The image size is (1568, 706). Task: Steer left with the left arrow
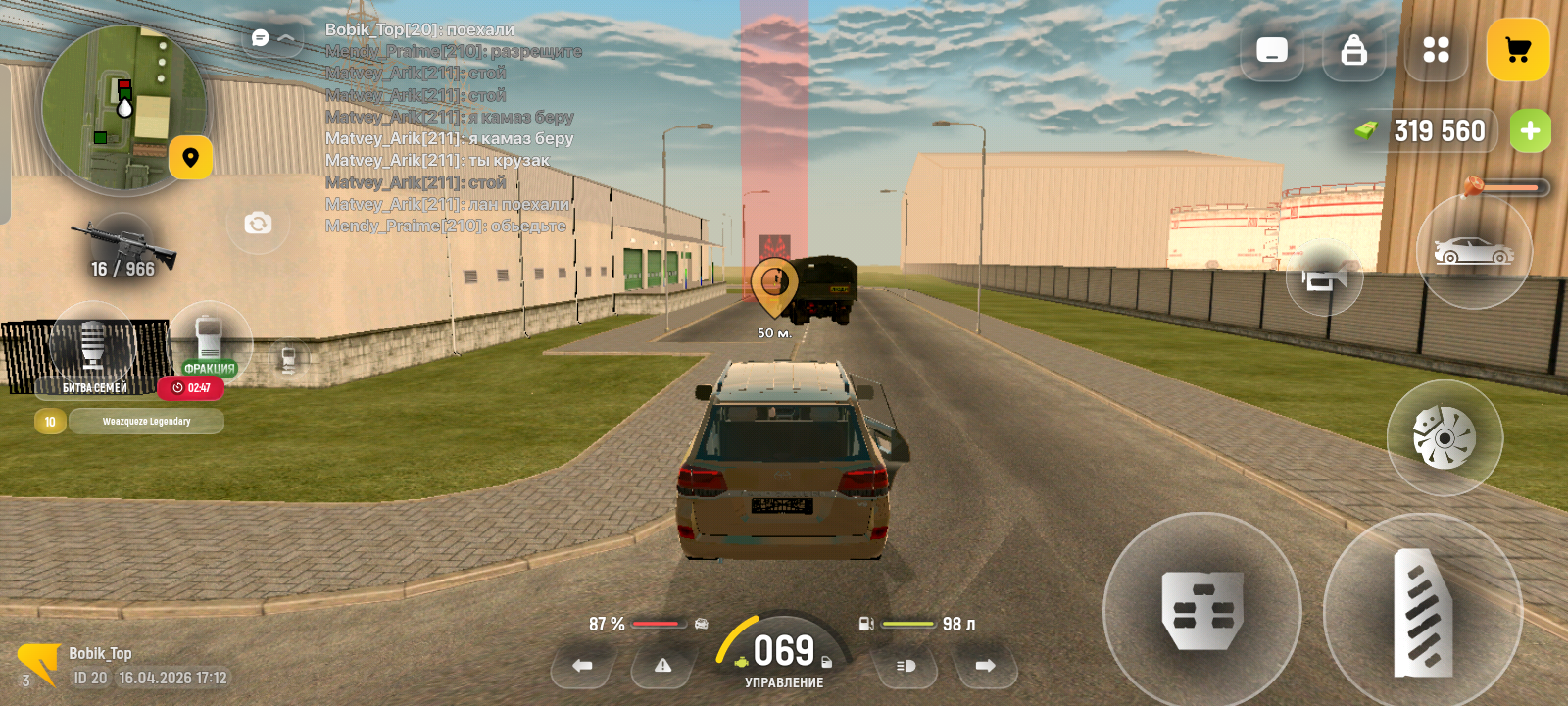[582, 666]
